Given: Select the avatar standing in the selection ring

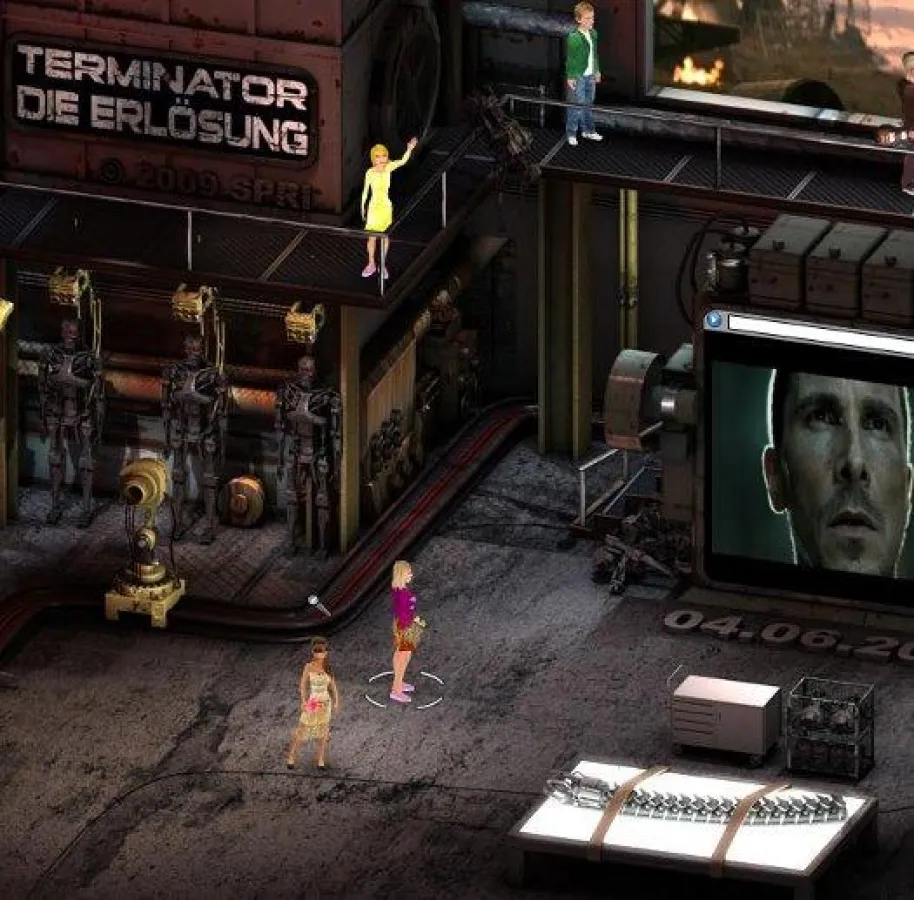Looking at the screenshot, I should [403, 630].
